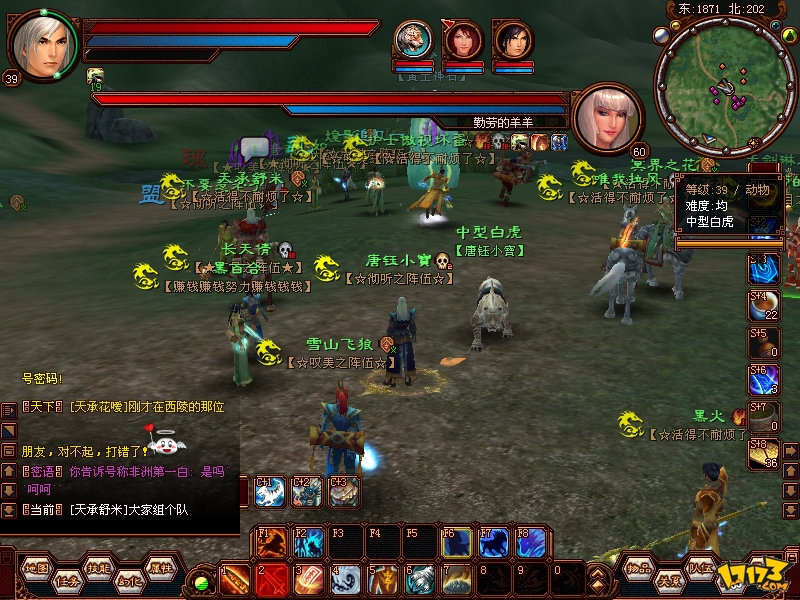
Task: Use the F2 blue claw skill
Action: point(308,543)
